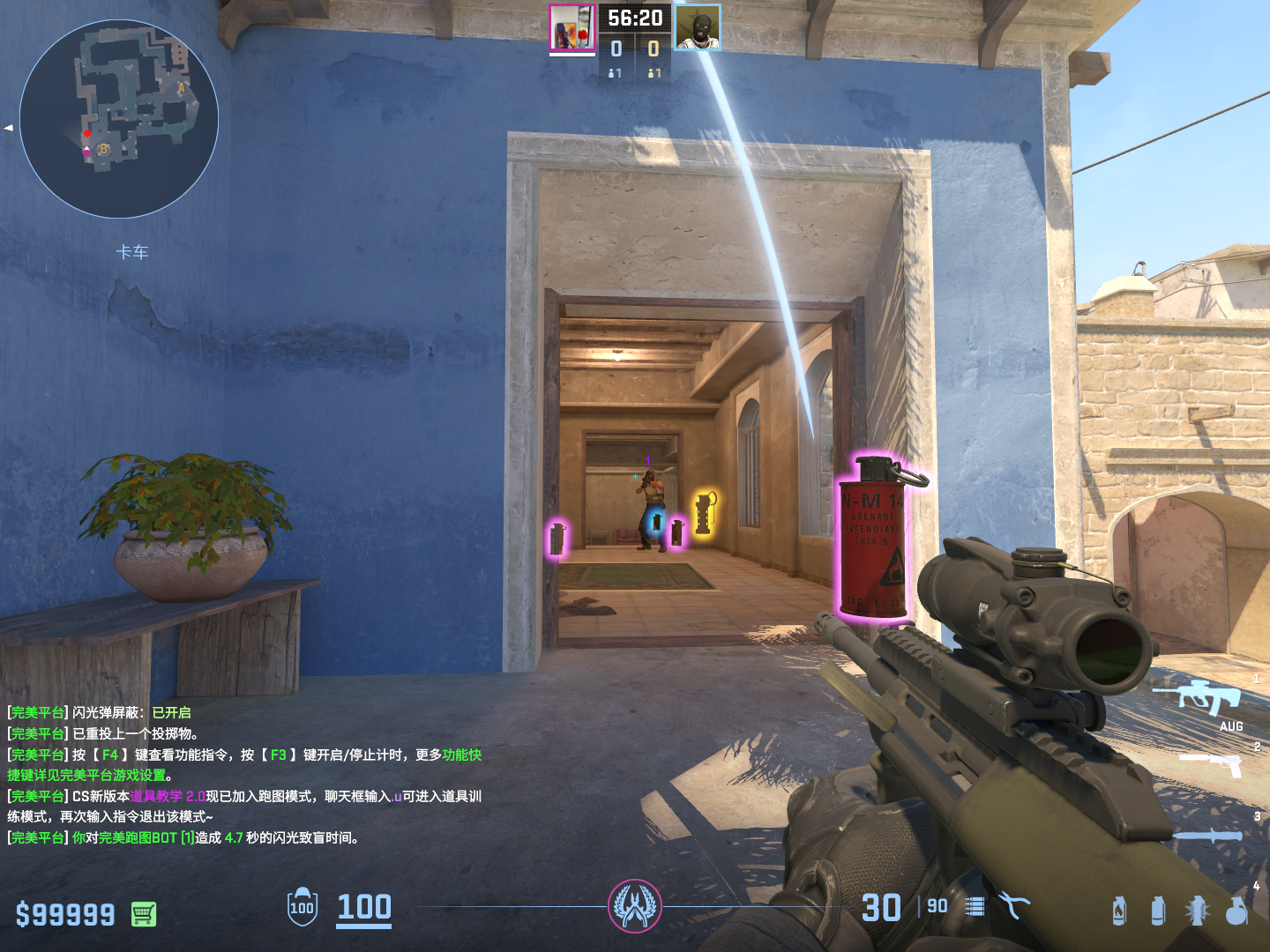The image size is (1270, 952).
Task: Open the buy menu cart icon
Action: click(x=144, y=914)
